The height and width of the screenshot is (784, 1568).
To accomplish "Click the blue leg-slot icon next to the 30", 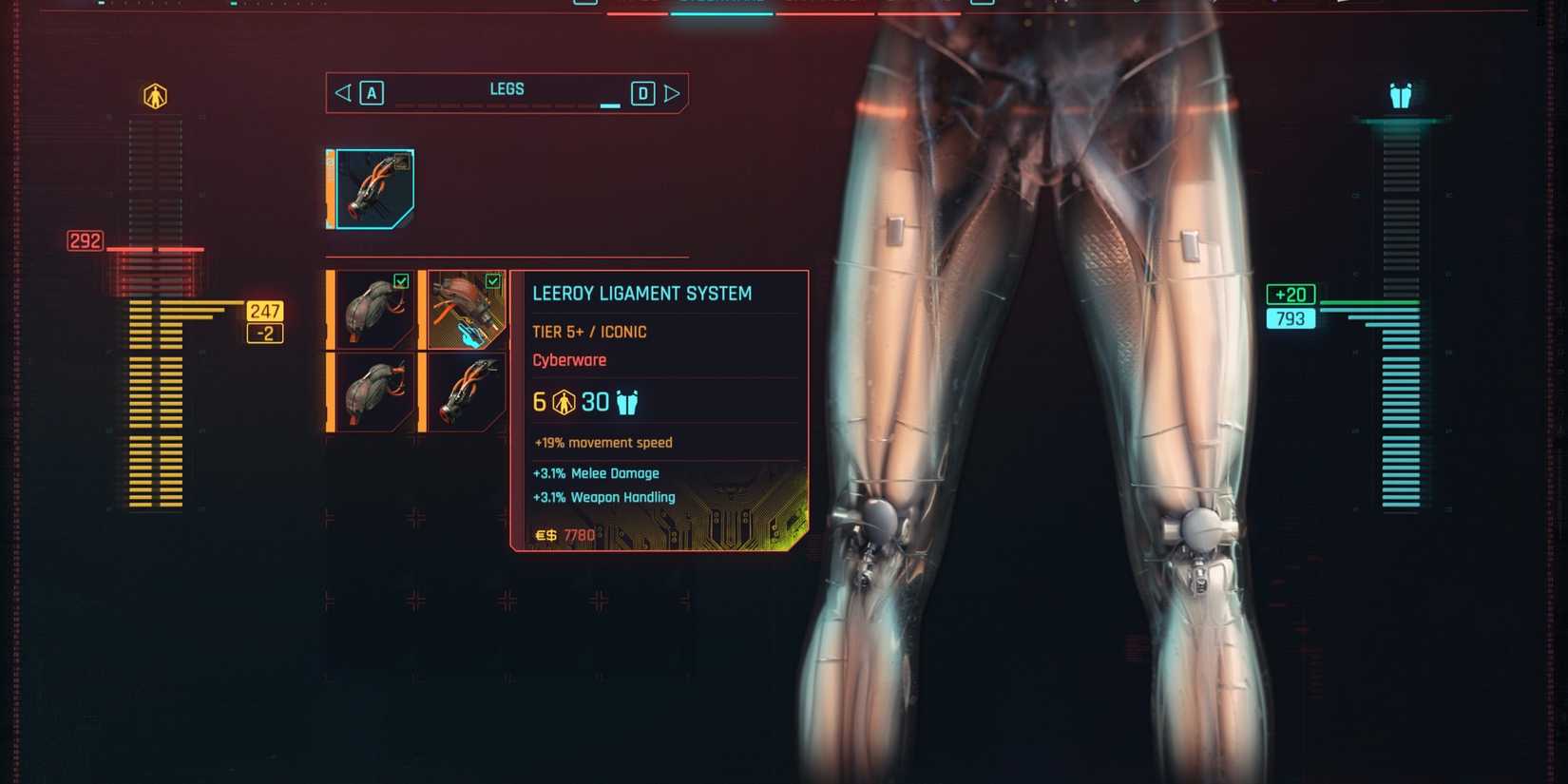I will pos(626,401).
